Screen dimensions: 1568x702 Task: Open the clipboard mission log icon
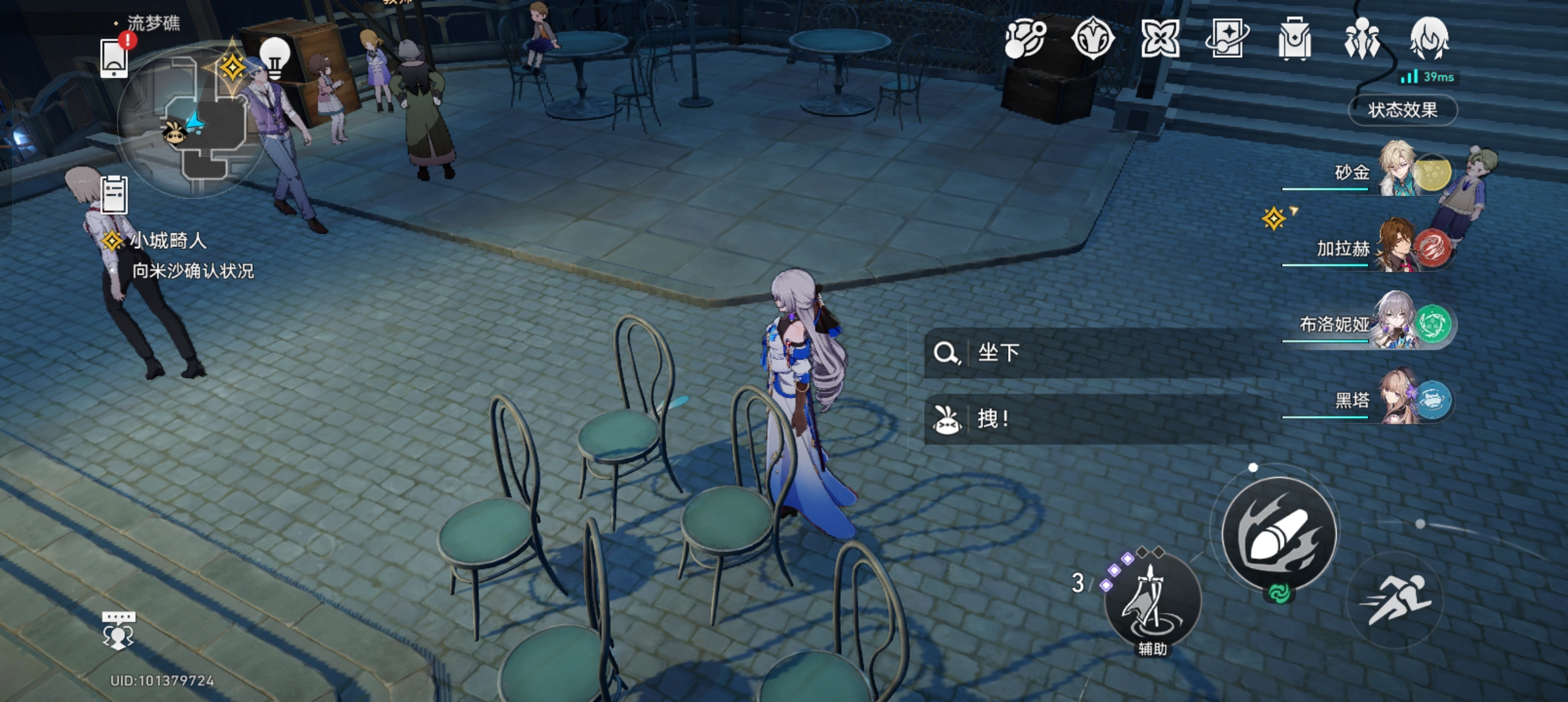[114, 194]
